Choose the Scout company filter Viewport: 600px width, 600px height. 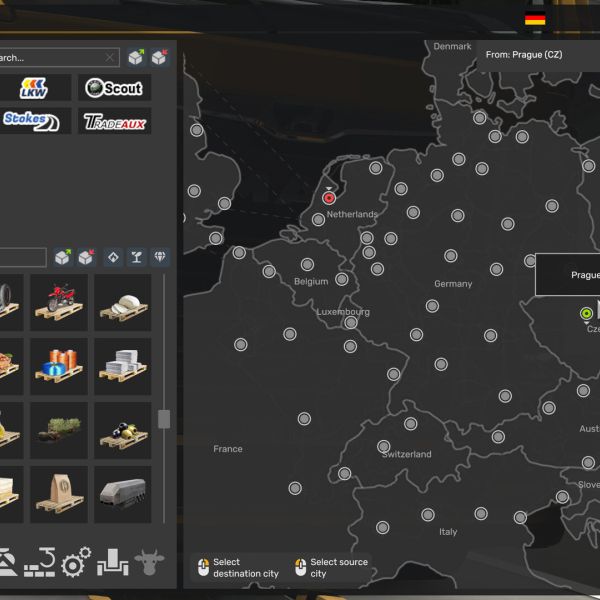point(115,88)
